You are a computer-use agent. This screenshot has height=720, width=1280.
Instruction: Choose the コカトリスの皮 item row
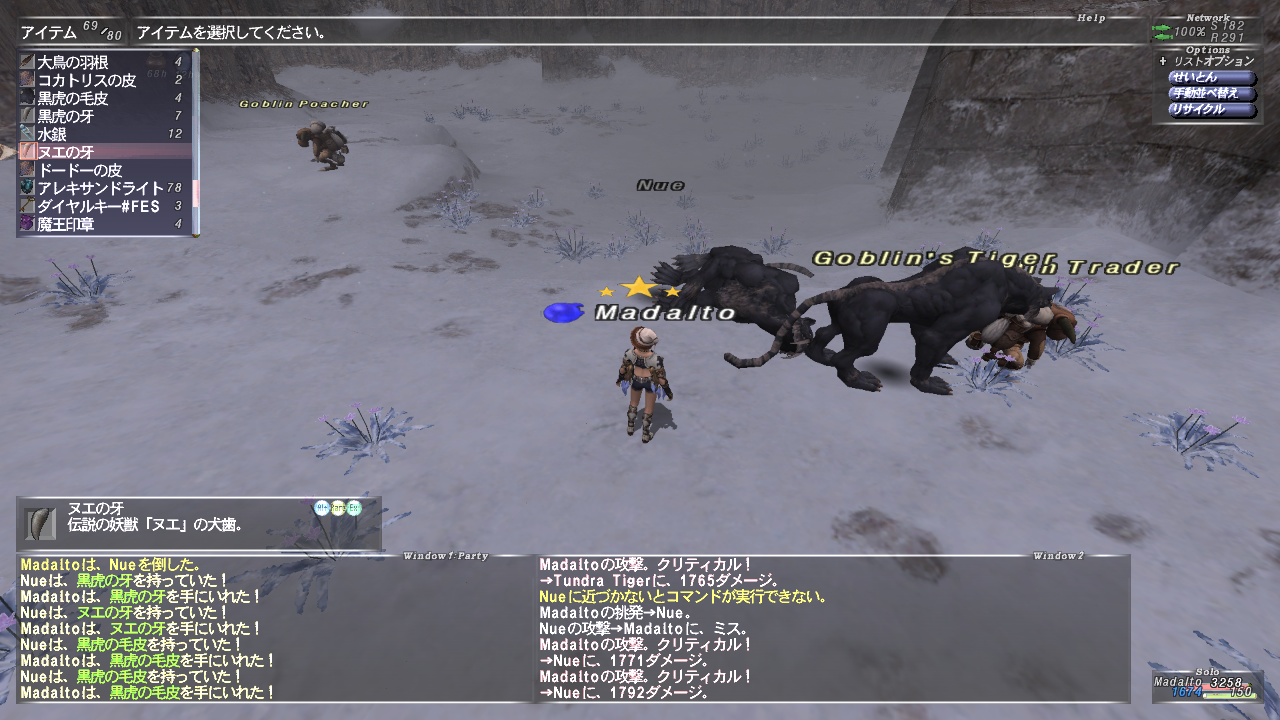(x=100, y=80)
